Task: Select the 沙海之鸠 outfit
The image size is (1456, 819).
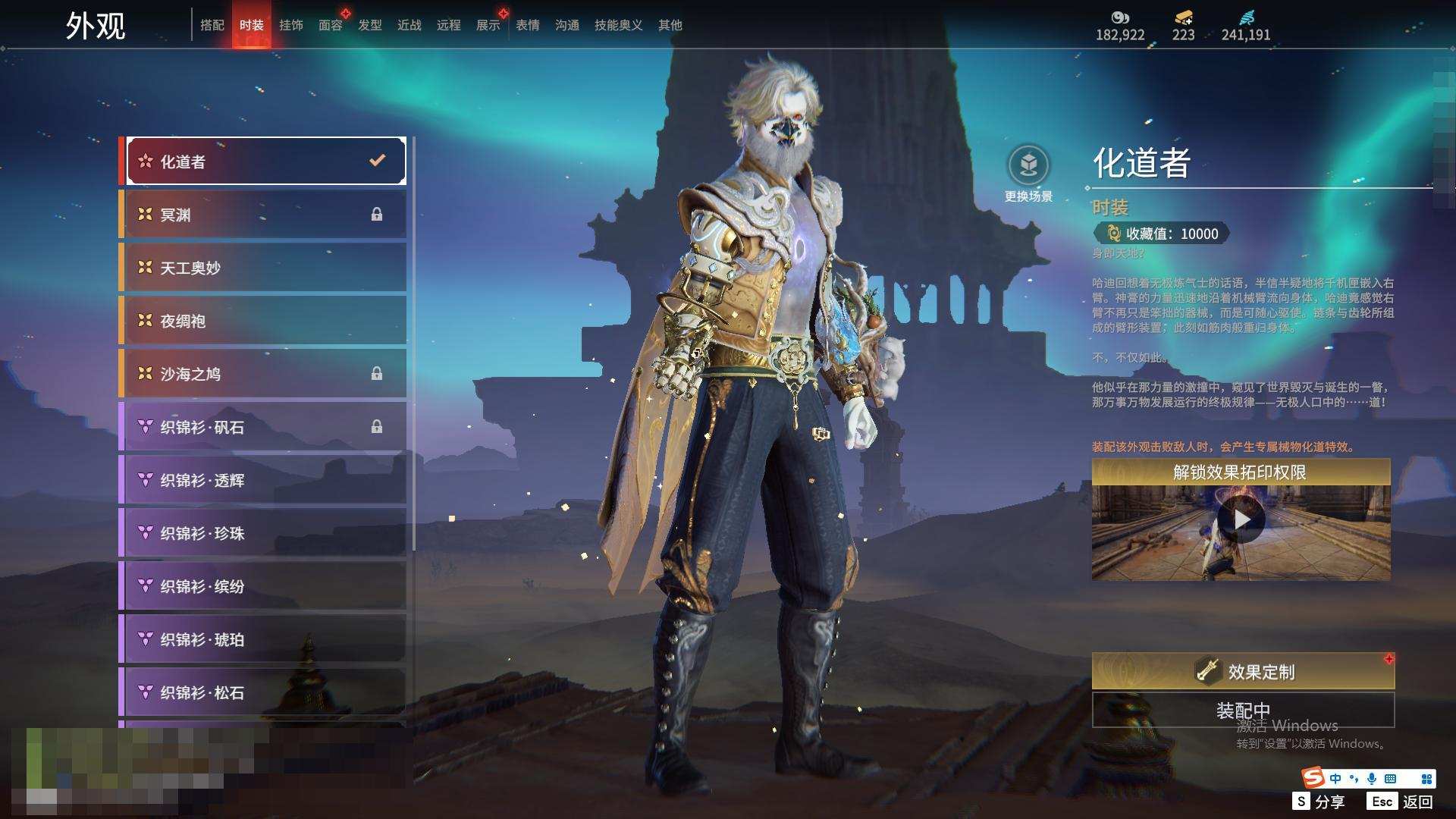Action: point(265,374)
